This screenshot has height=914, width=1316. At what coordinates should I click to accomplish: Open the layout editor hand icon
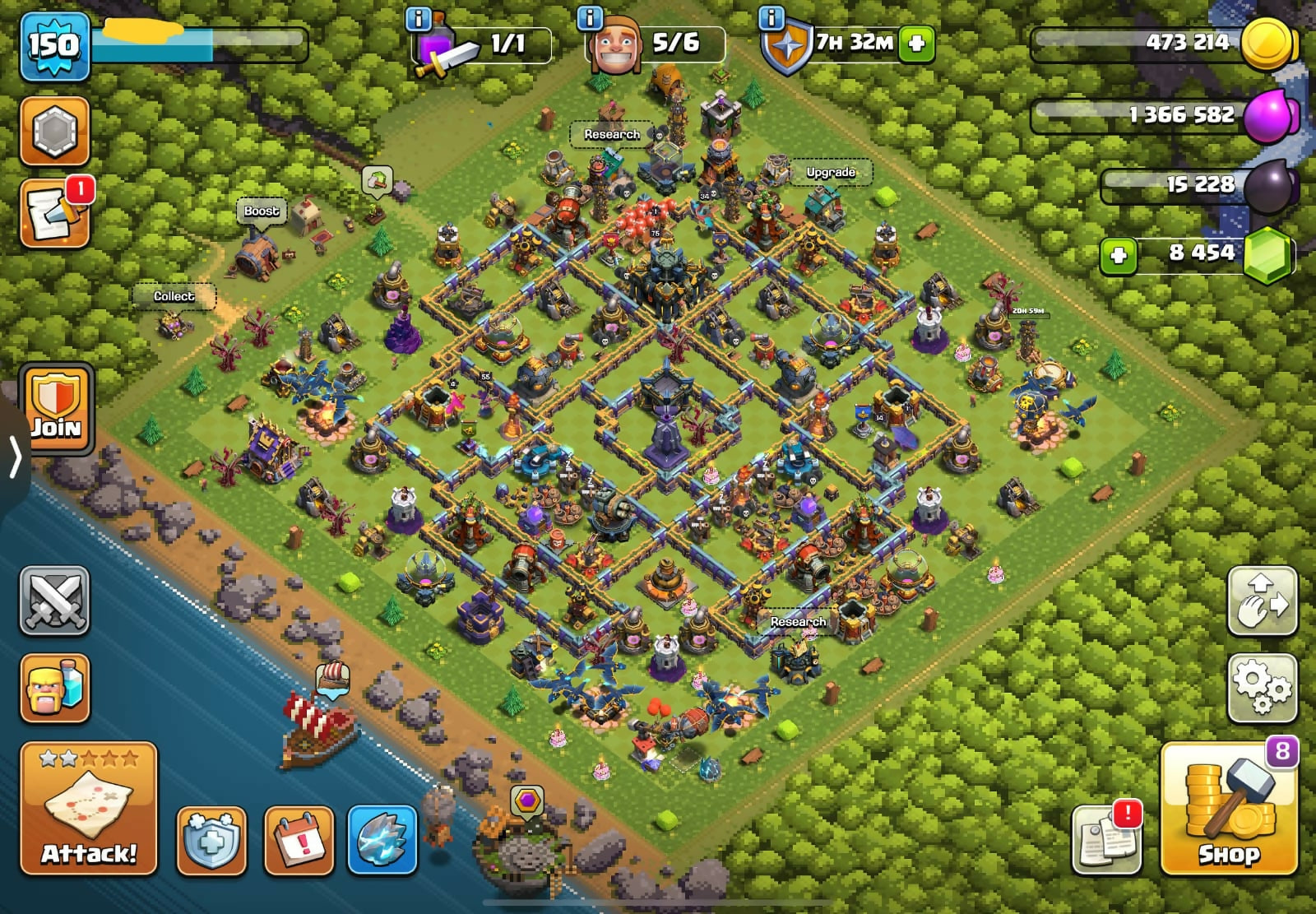click(x=1262, y=601)
